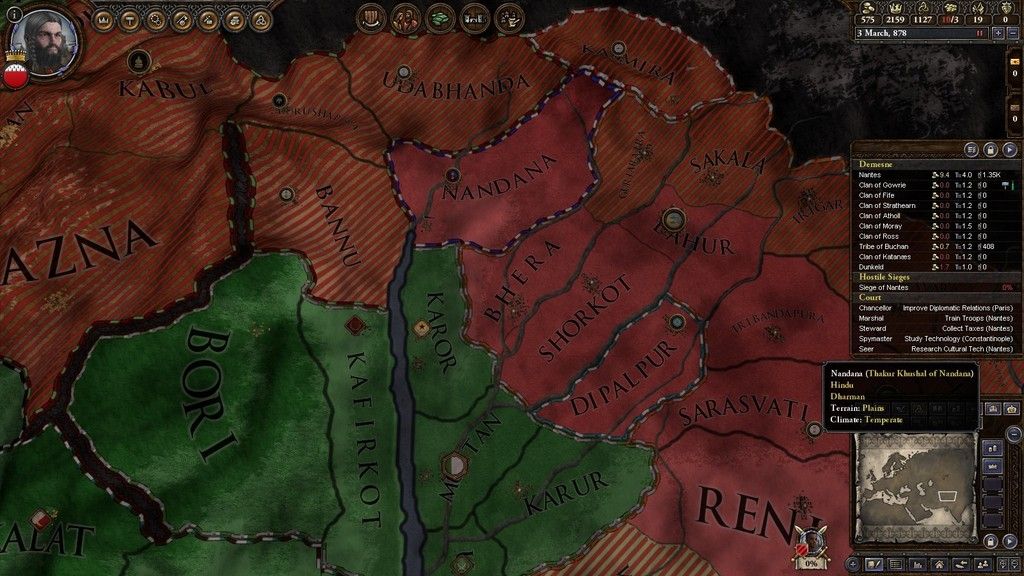The image size is (1024, 576).
Task: Click the info button above the portrait
Action: [x=13, y=14]
